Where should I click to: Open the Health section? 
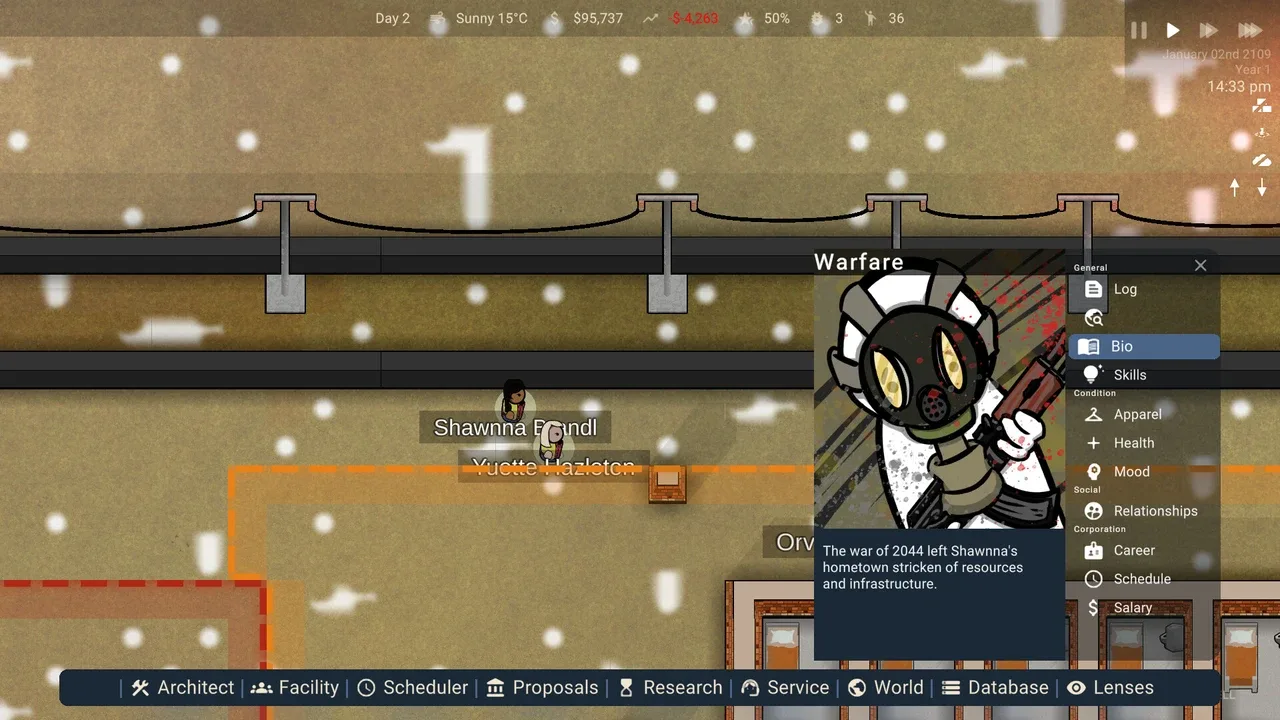[1133, 443]
